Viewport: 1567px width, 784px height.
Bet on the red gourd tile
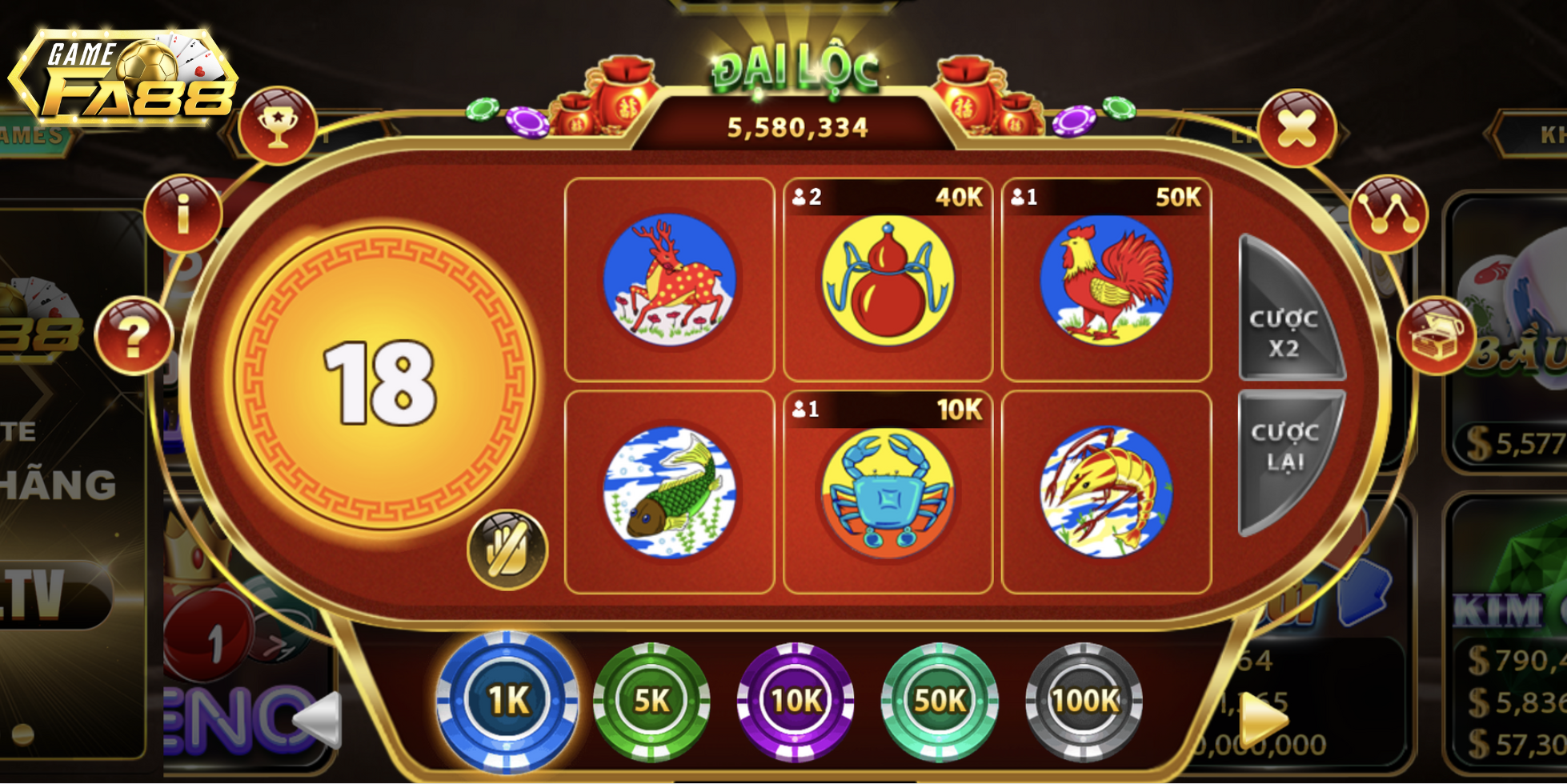click(x=888, y=282)
